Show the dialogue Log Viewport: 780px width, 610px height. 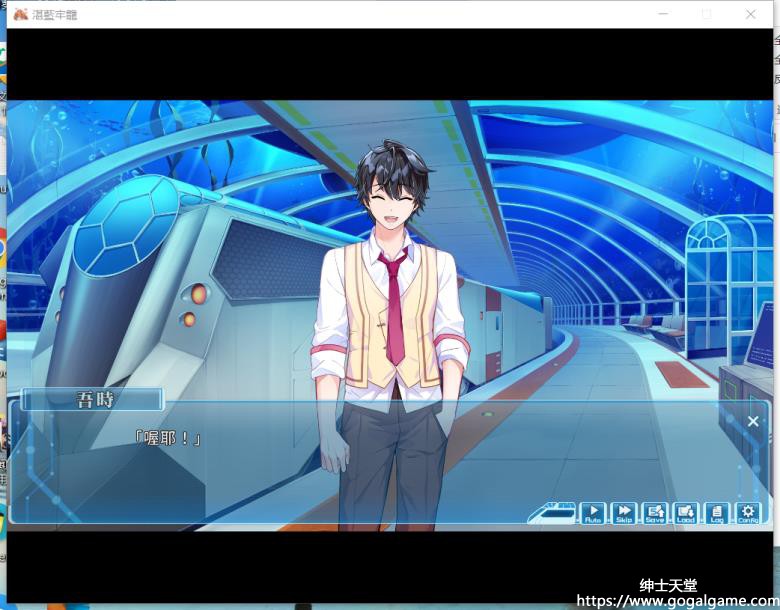point(716,513)
